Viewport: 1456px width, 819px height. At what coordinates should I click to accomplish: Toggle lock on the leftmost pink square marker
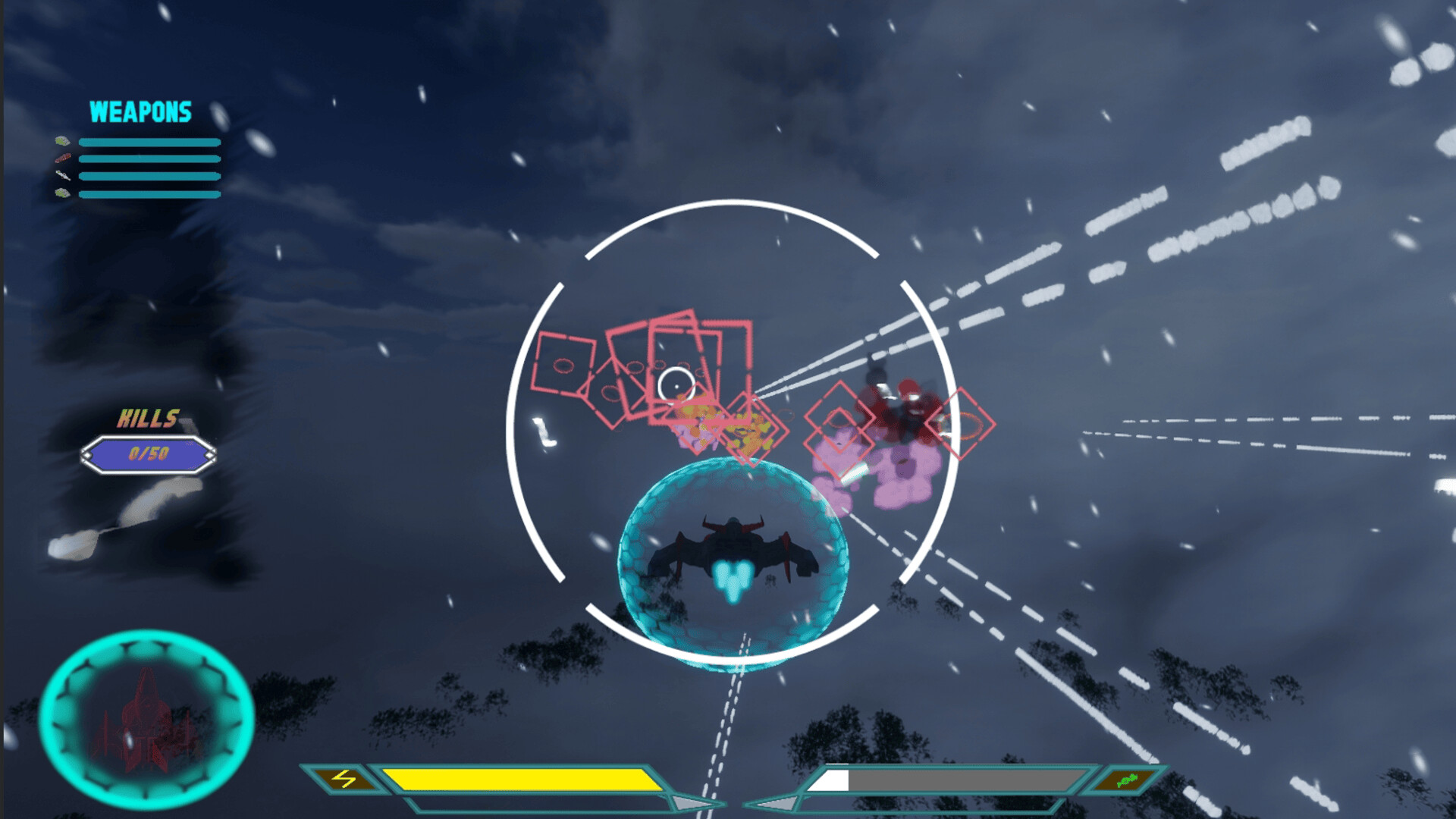tap(565, 364)
